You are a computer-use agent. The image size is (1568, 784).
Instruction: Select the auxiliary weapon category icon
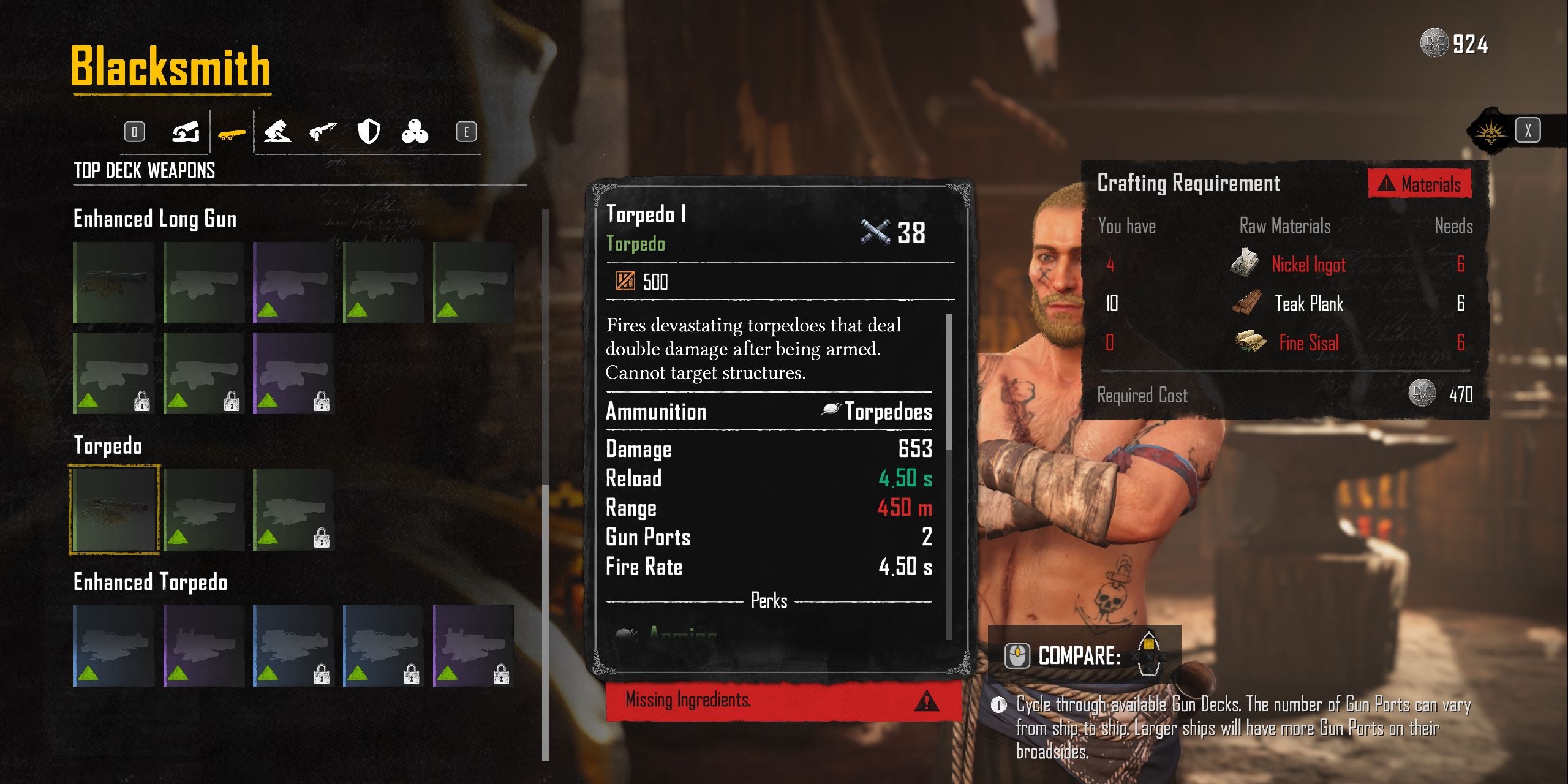point(185,132)
